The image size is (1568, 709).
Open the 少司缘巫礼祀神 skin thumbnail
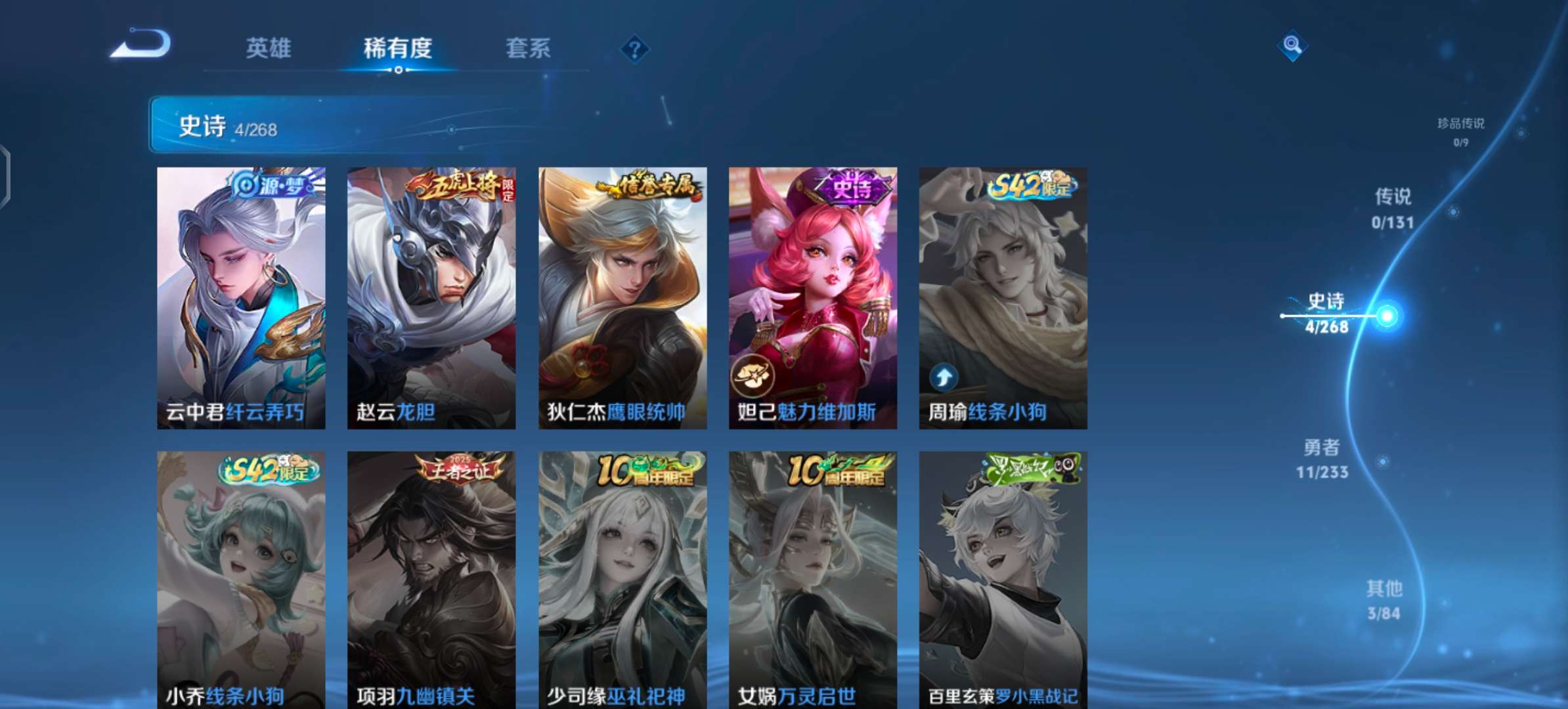point(621,571)
